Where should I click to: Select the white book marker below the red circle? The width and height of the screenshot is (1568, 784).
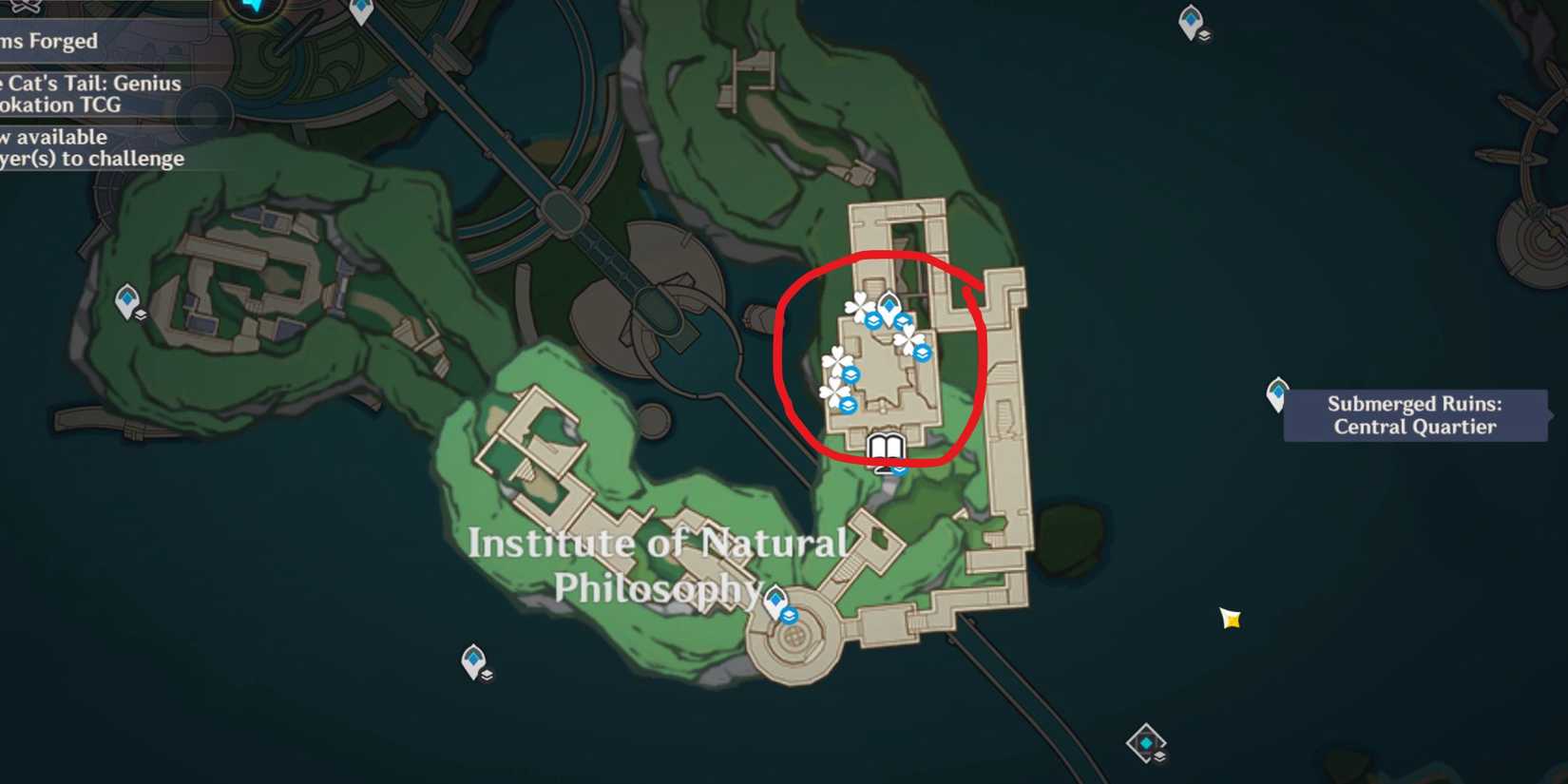tap(886, 446)
